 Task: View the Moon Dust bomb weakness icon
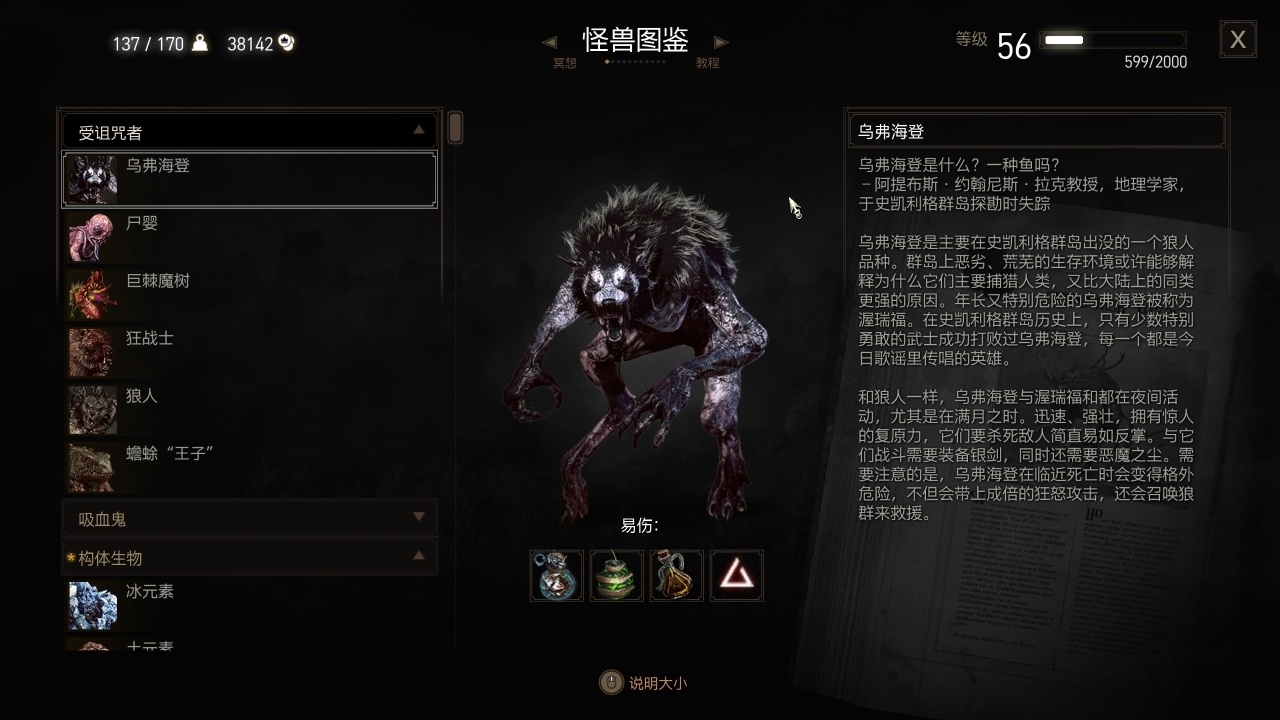[x=556, y=575]
